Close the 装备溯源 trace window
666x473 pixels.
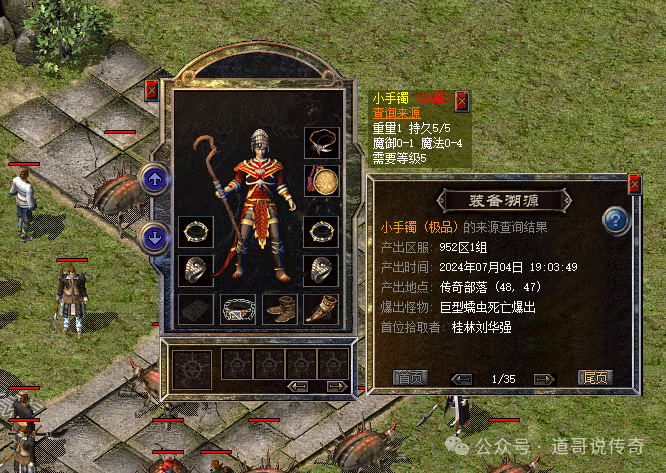[x=634, y=185]
